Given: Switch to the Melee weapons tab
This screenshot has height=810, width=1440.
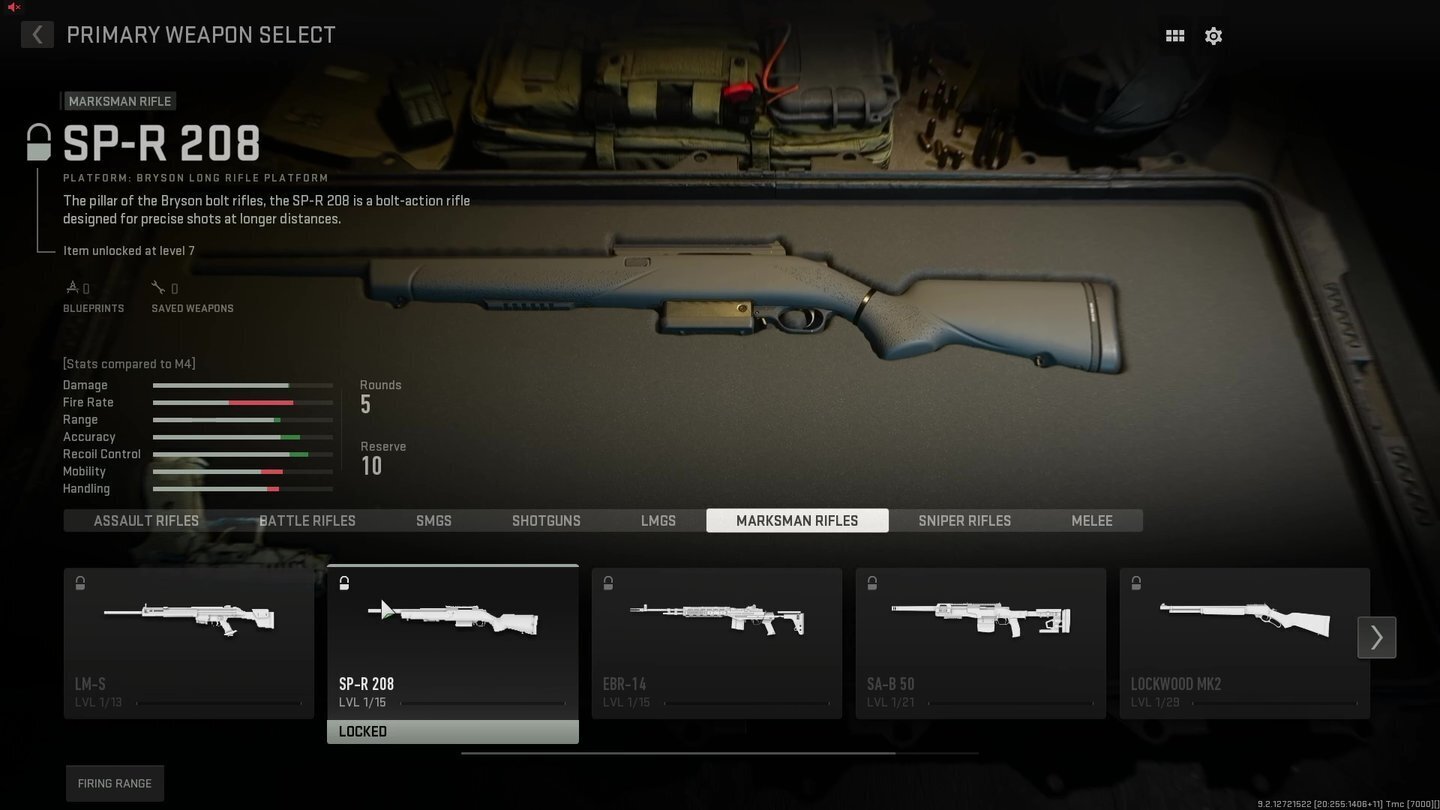Looking at the screenshot, I should pyautogui.click(x=1091, y=520).
